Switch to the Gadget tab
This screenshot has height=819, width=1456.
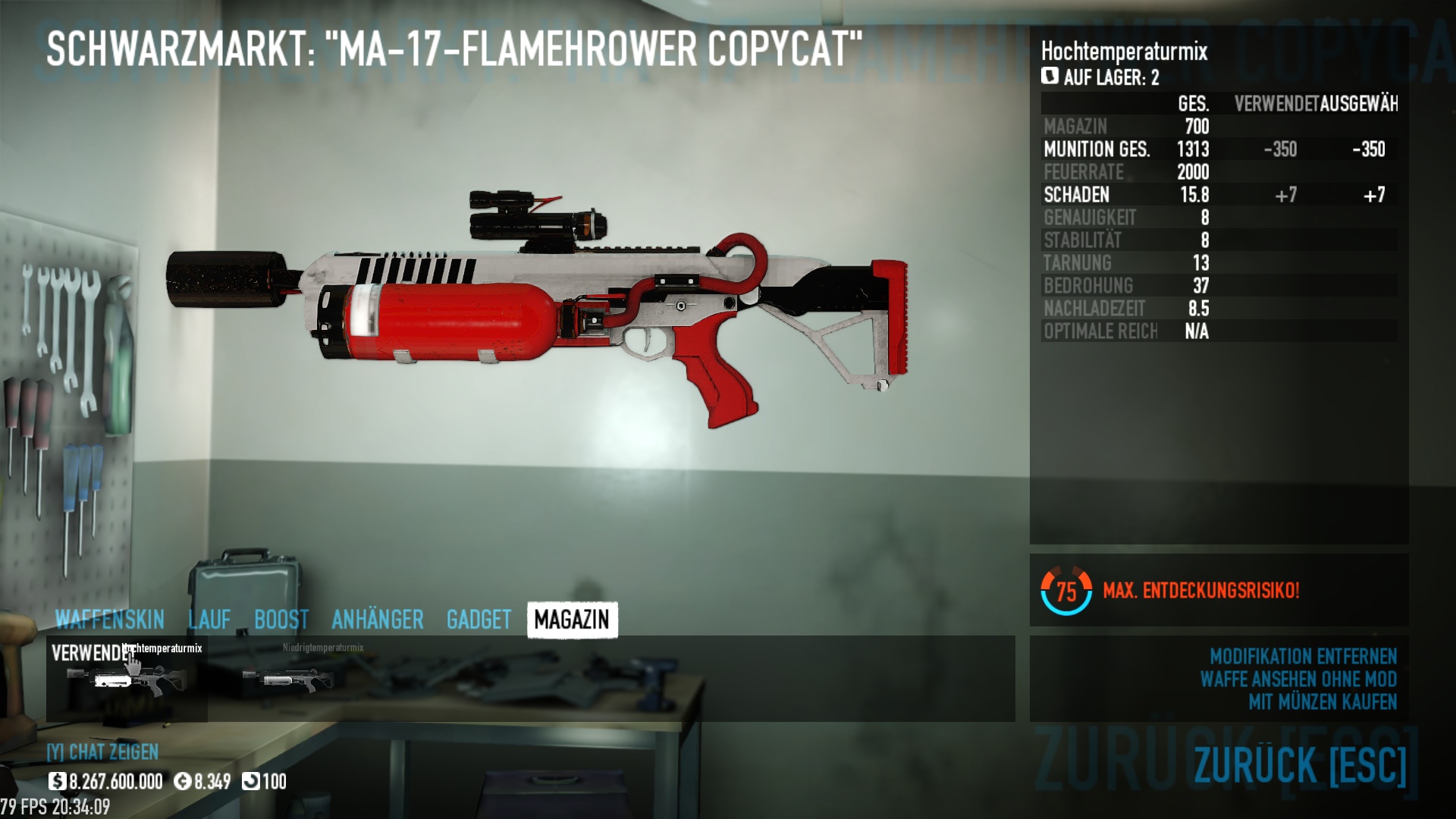pyautogui.click(x=479, y=620)
